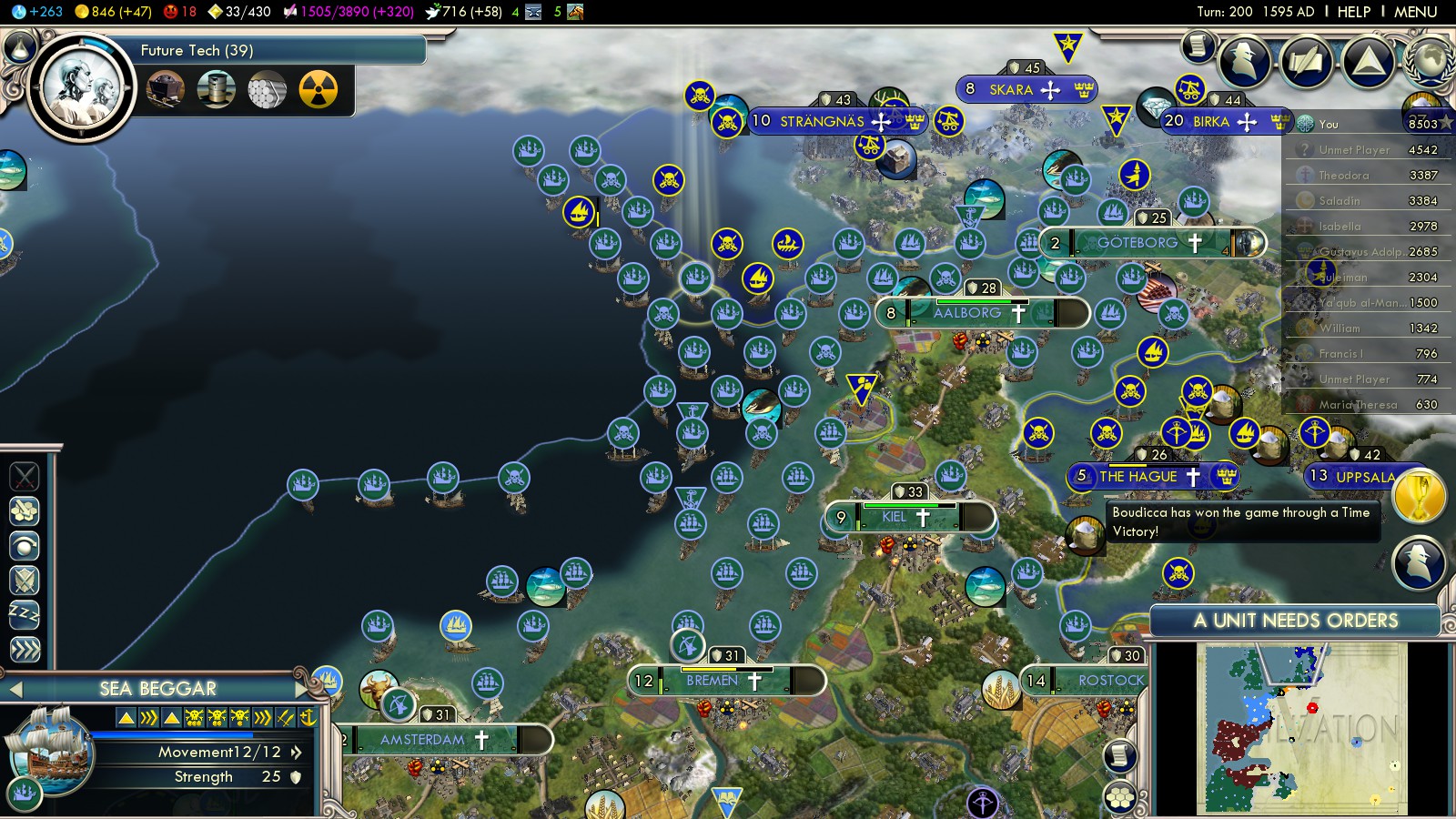Toggle the hex grid minimap option button

point(1120,797)
